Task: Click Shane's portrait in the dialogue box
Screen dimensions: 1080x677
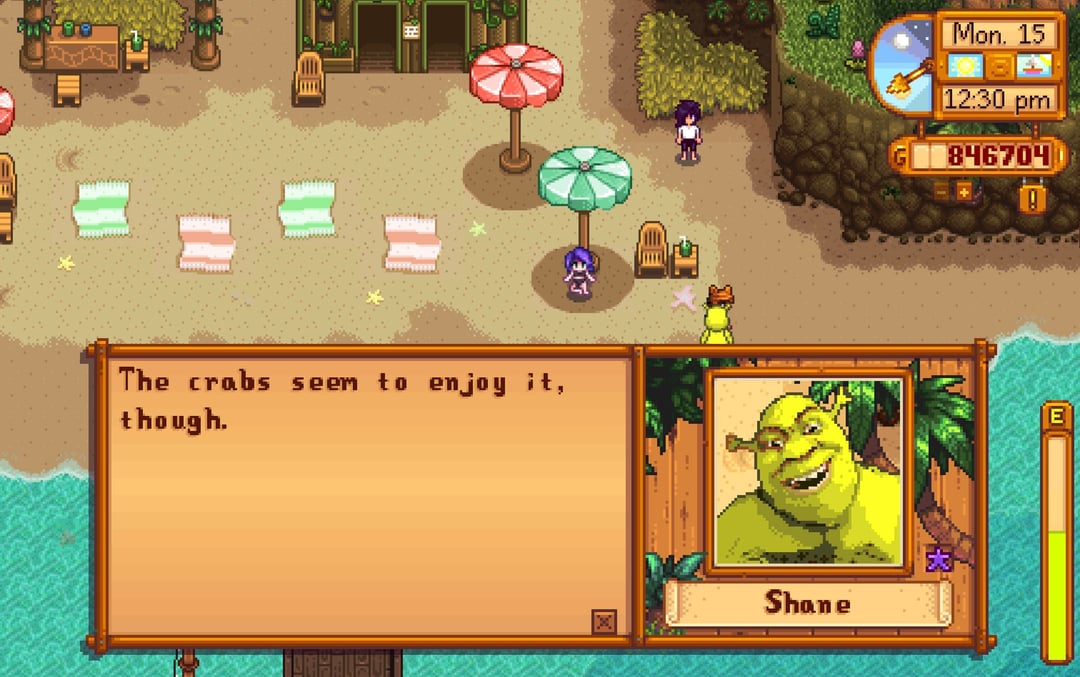Action: tap(809, 471)
